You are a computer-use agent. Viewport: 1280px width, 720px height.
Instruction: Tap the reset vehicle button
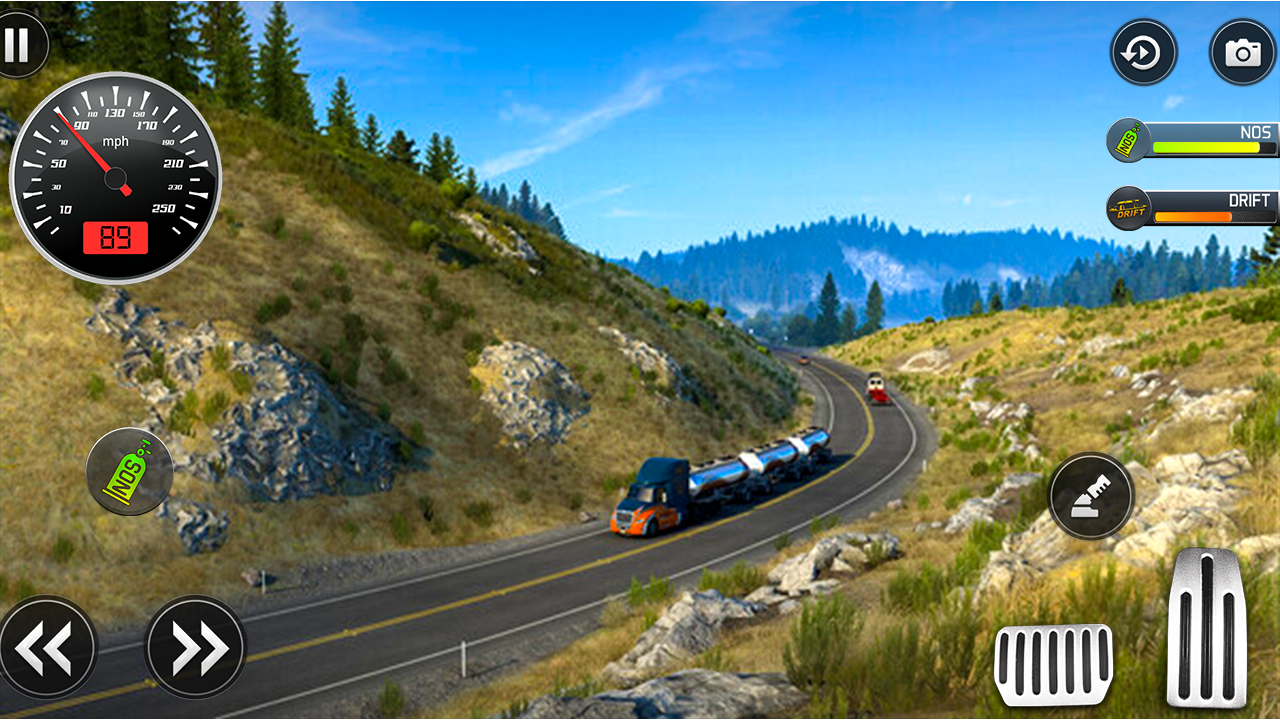pos(1143,52)
